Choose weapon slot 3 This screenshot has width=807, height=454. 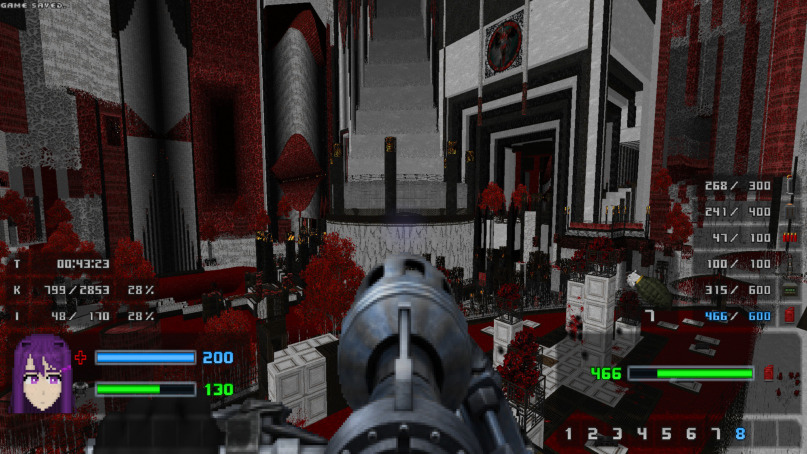618,434
